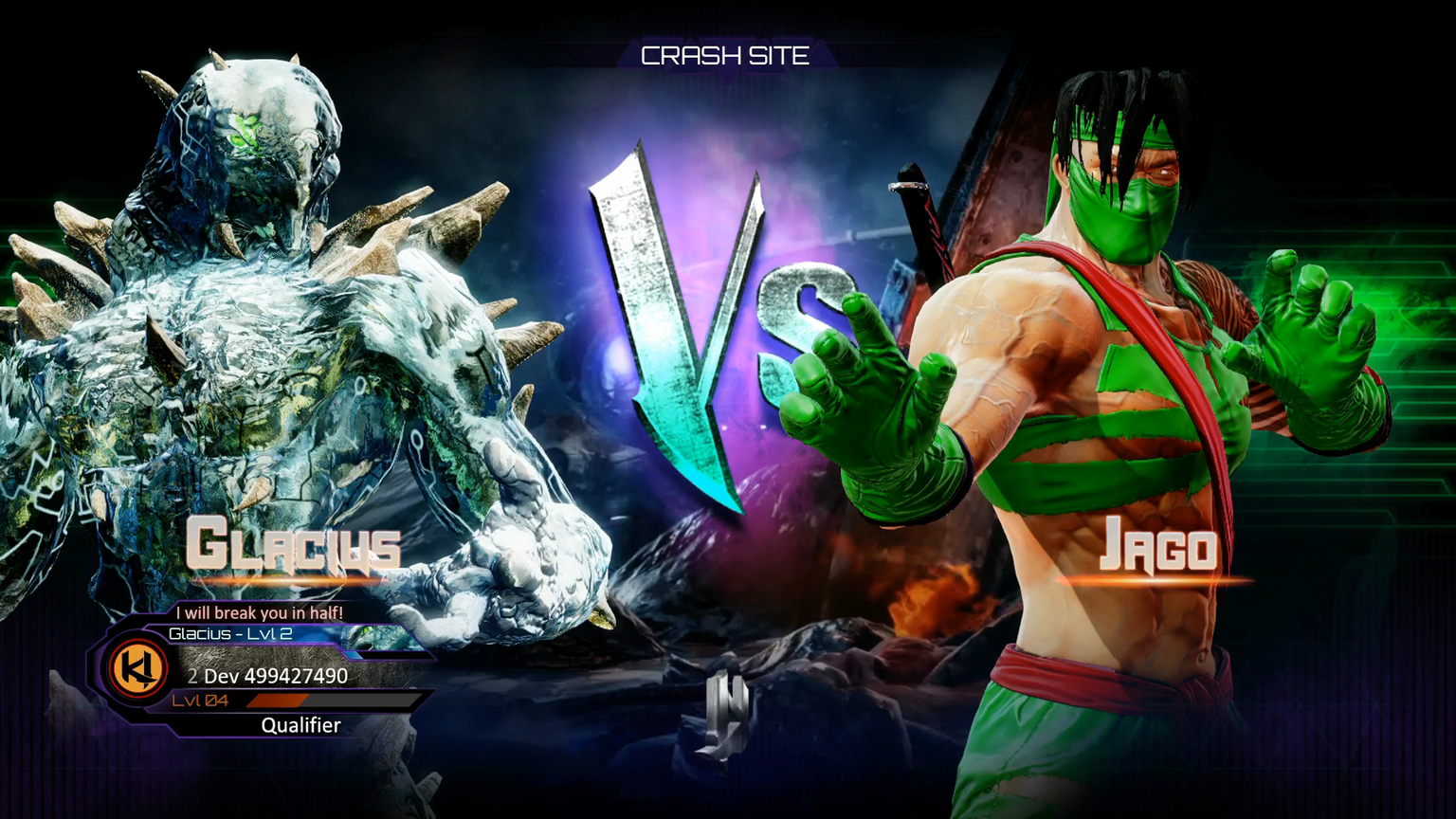Click the orange KI emblem icon
1456x819 pixels.
coord(138,668)
